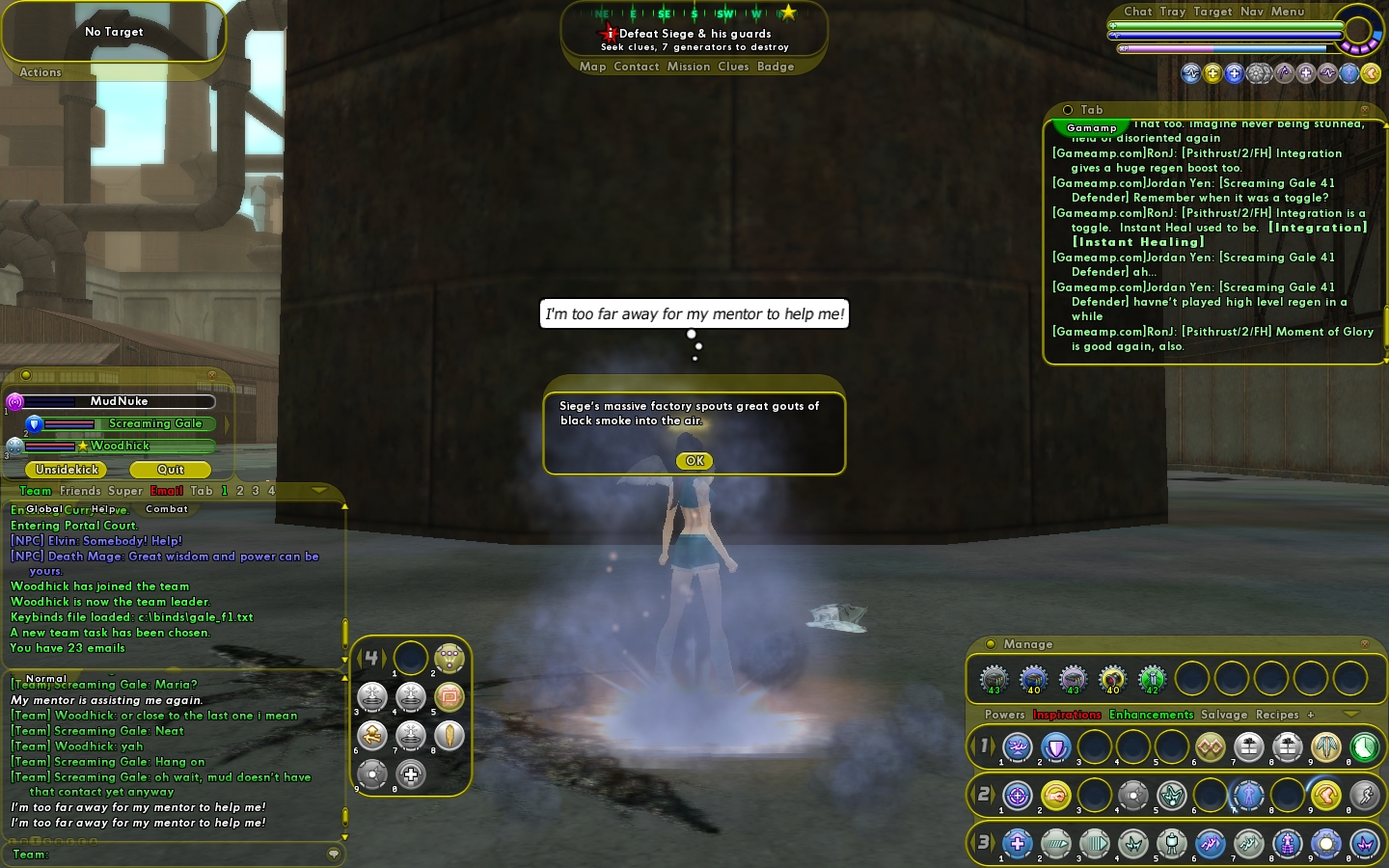The height and width of the screenshot is (868, 1389).
Task: Select teammate Woodhick in the team list
Action: point(120,446)
